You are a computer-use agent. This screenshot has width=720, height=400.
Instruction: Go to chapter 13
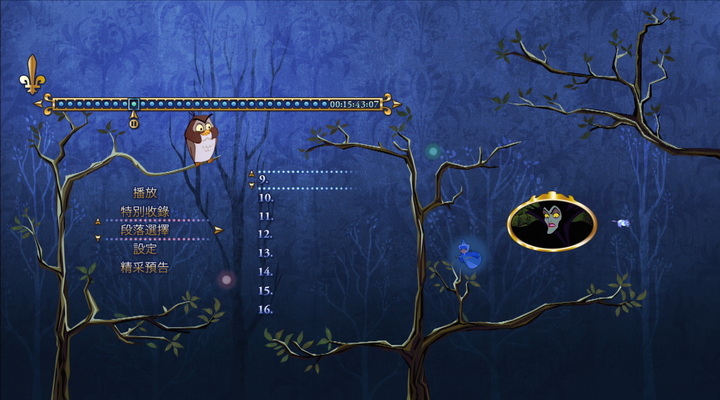[x=266, y=252]
